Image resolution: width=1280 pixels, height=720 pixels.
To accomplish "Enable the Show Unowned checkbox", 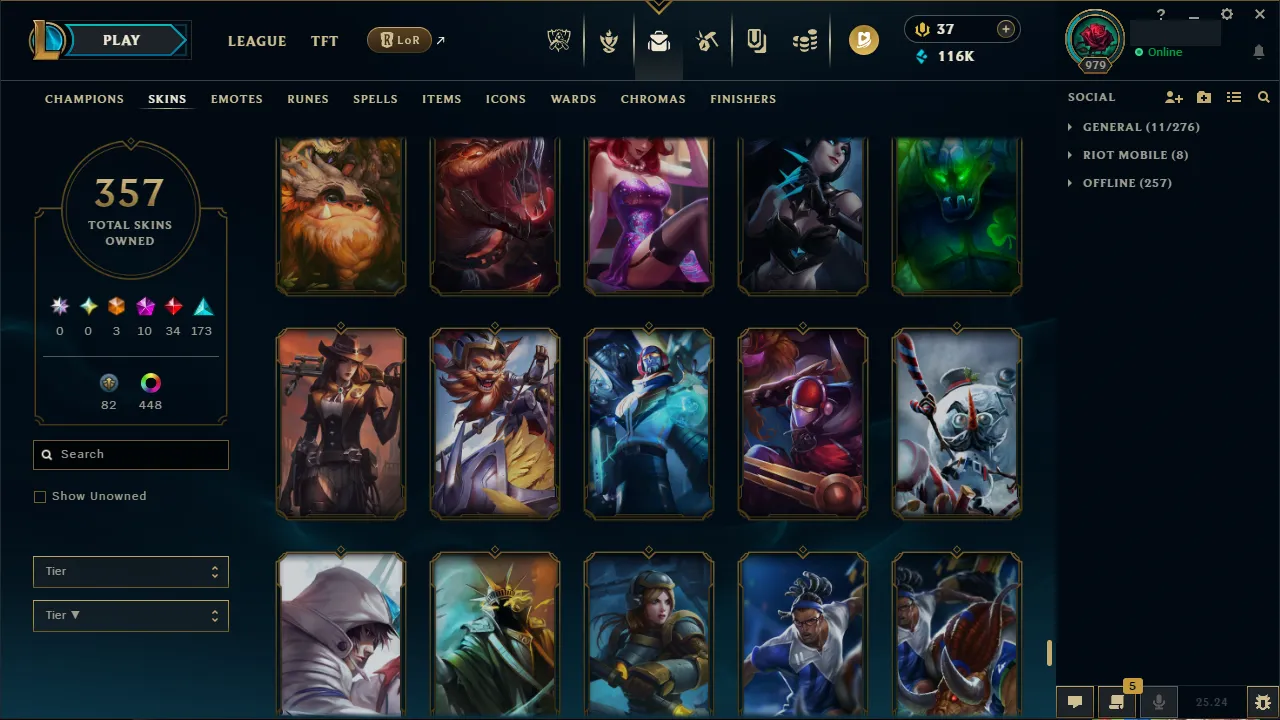I will [x=40, y=496].
